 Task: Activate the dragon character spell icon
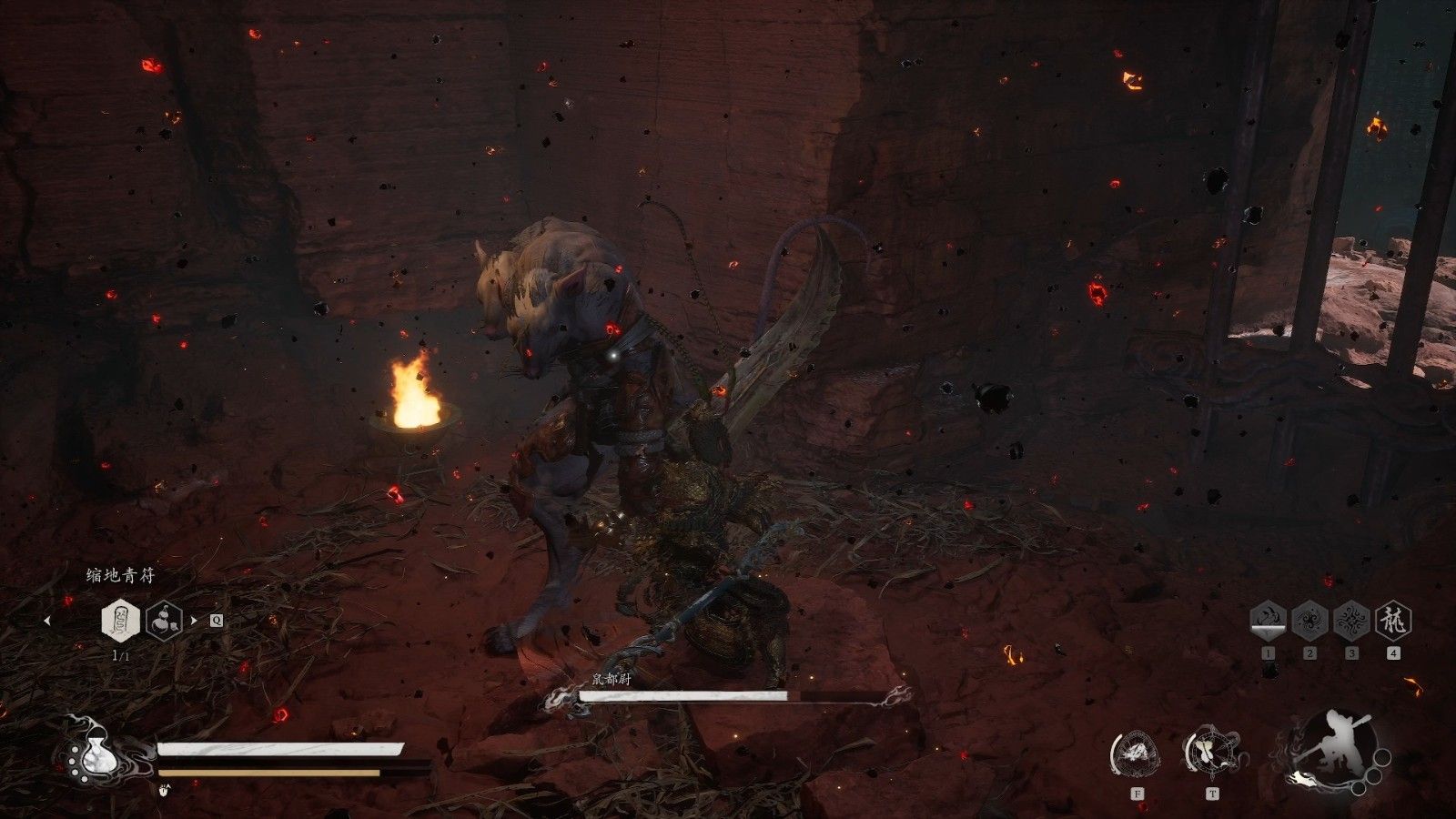click(1392, 622)
